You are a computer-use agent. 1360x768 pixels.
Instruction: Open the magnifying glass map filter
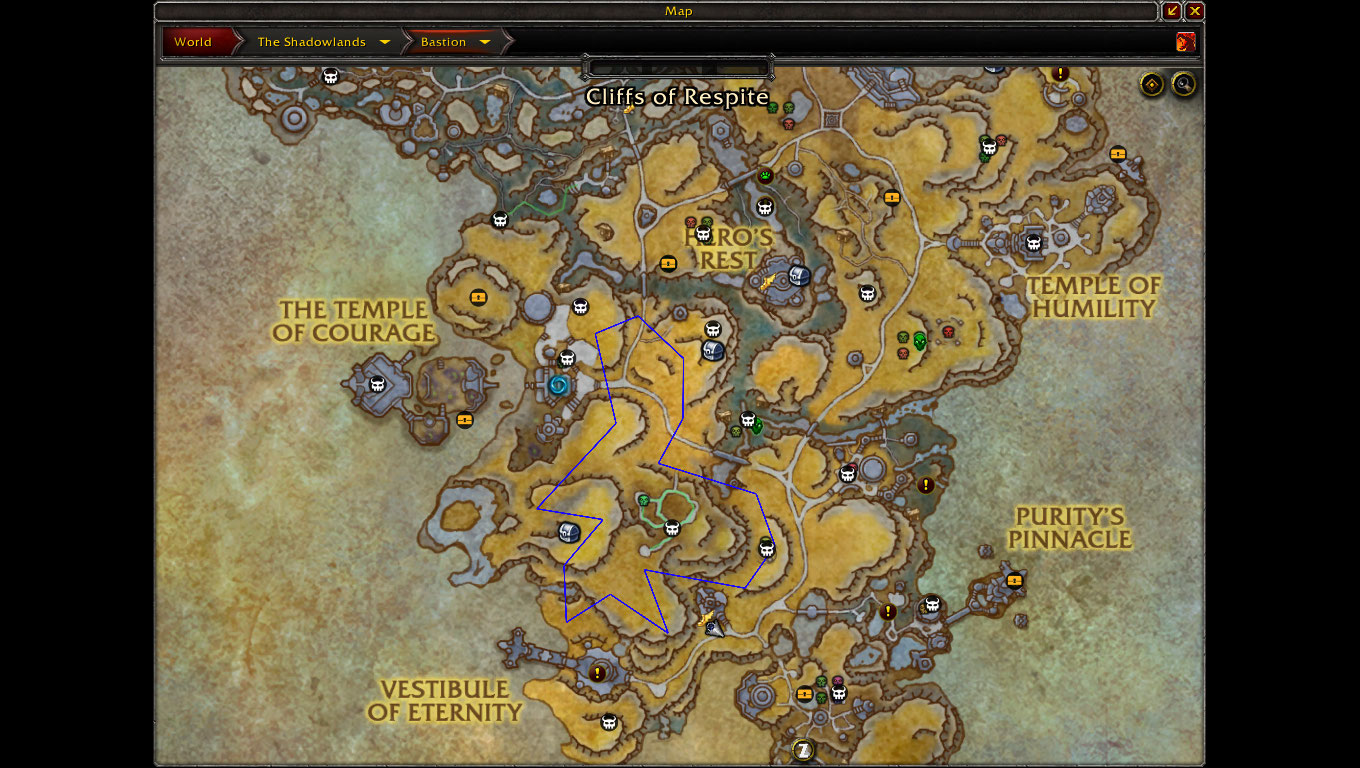[x=1184, y=85]
